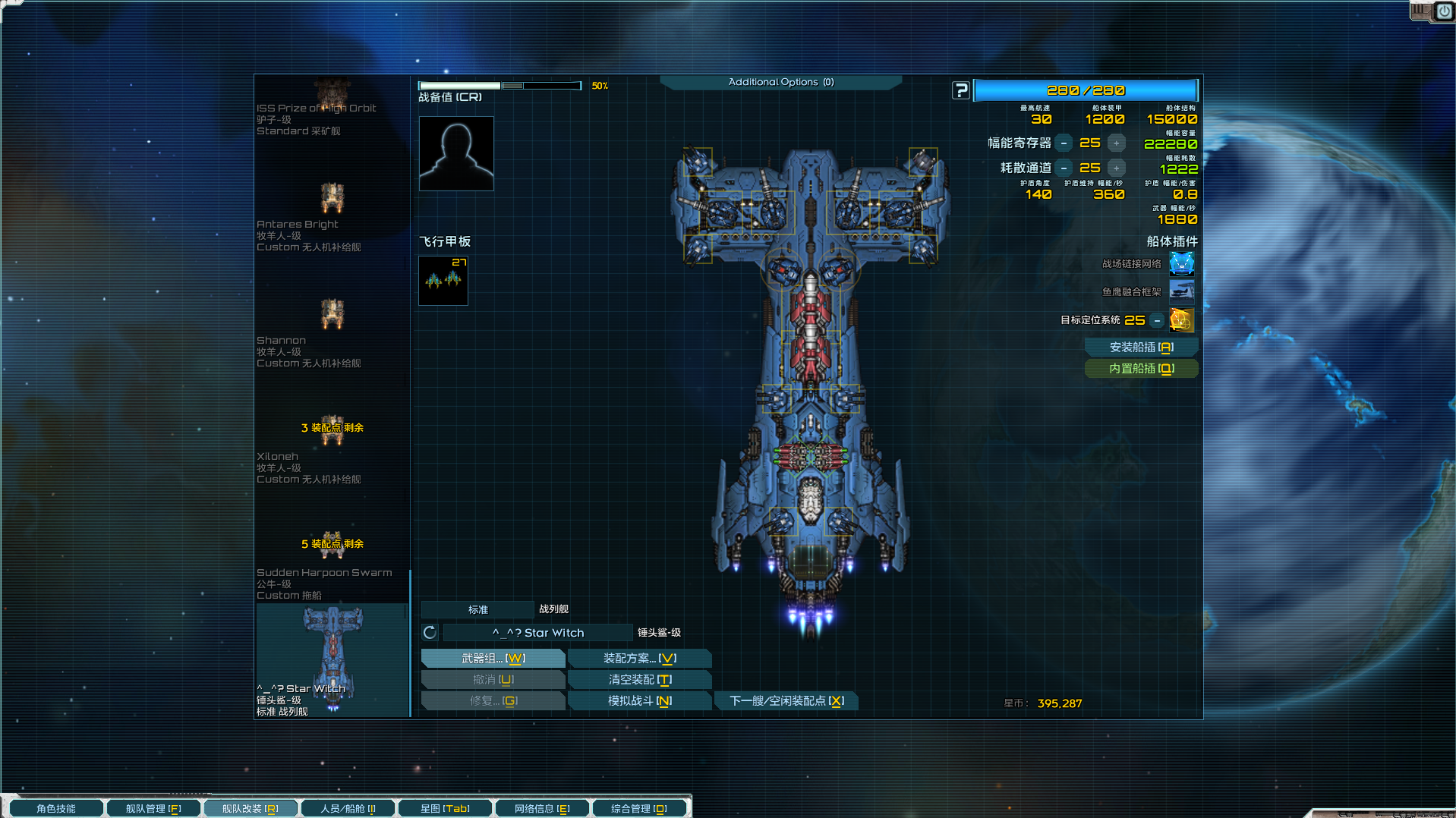Open 安装船插 to add hullmods

1141,348
